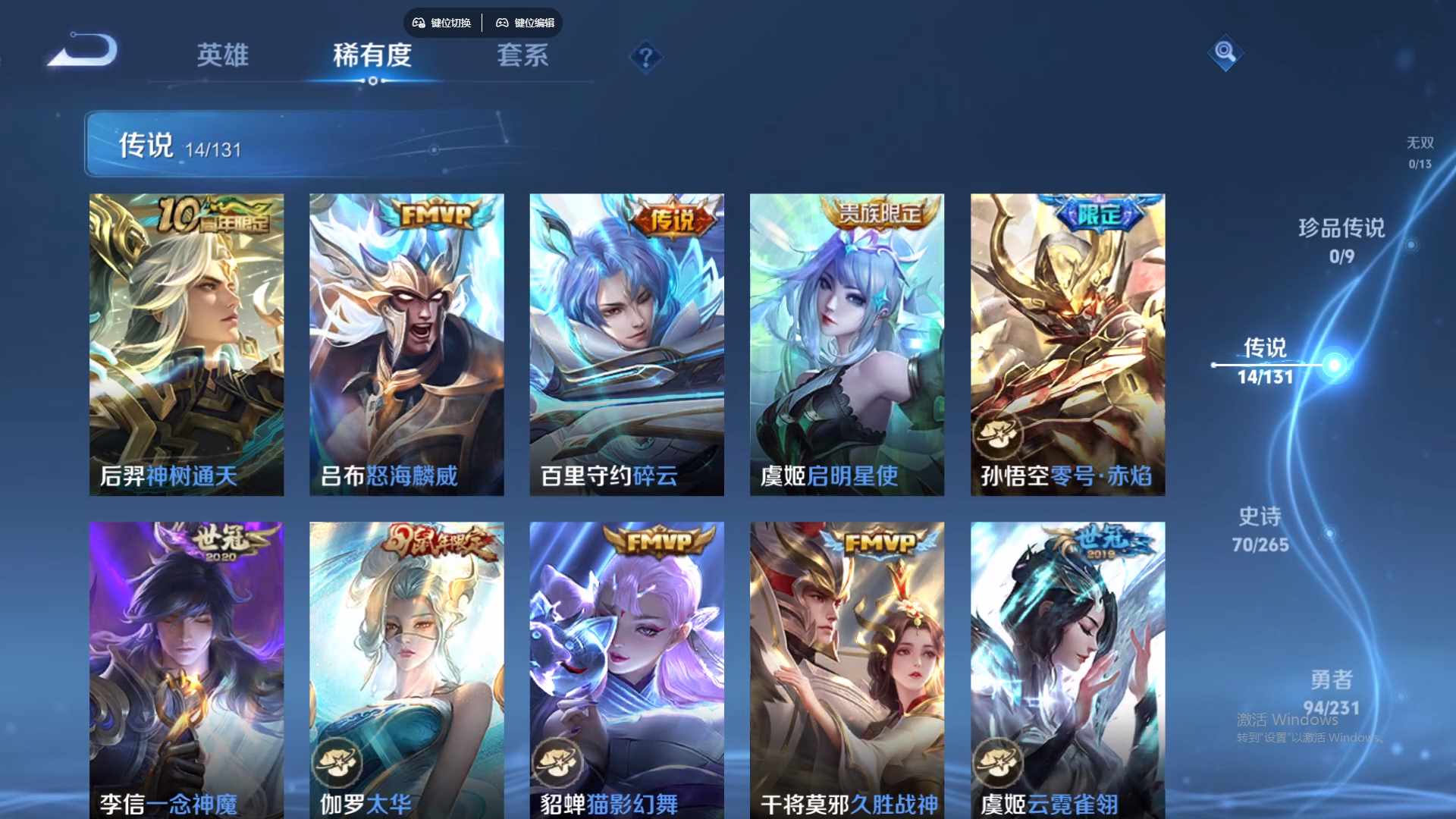
Task: Open the 套系 tab
Action: (522, 55)
